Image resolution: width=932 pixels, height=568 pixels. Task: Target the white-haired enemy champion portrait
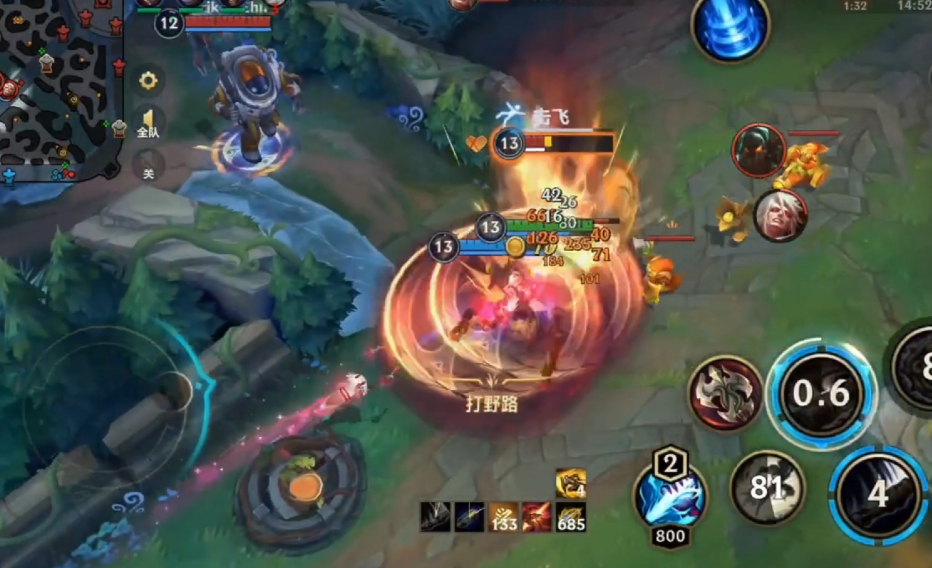tap(780, 215)
